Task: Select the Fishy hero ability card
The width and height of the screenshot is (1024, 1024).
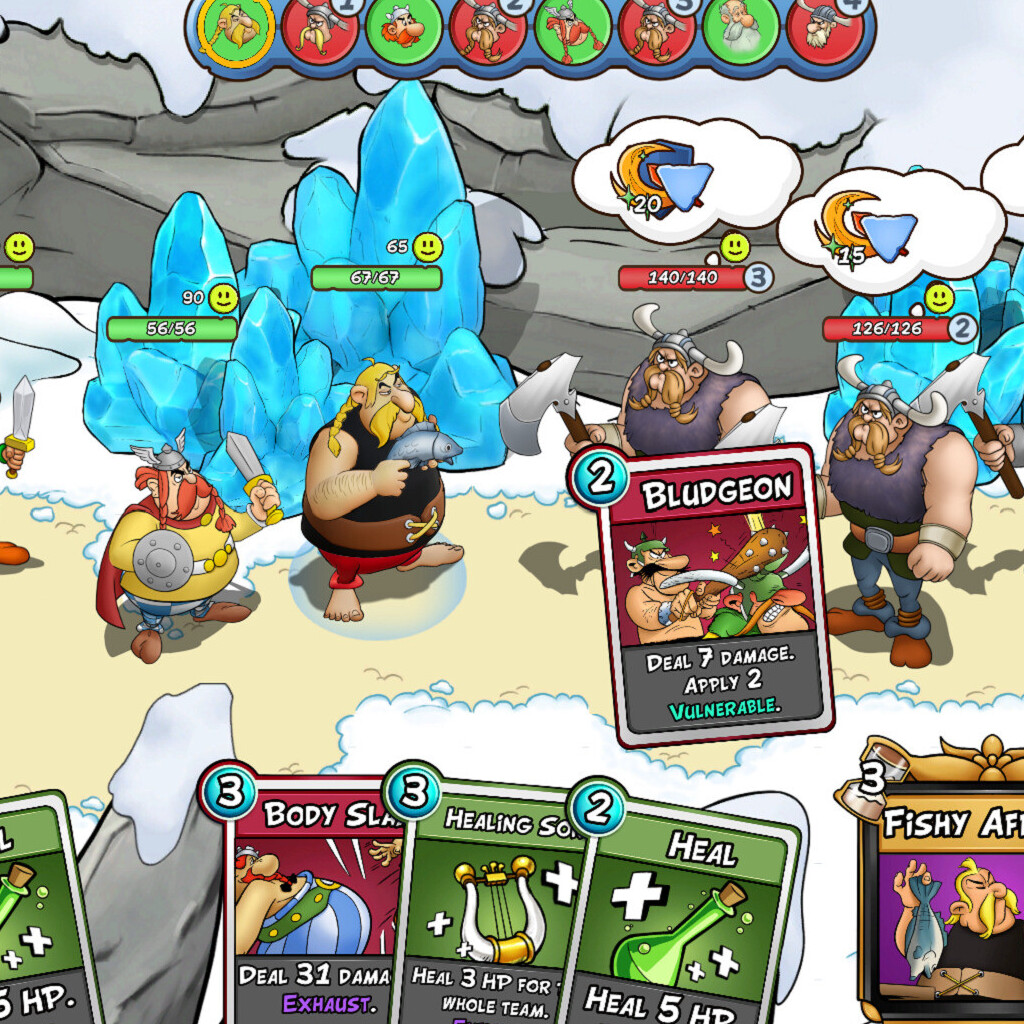Action: coord(945,900)
